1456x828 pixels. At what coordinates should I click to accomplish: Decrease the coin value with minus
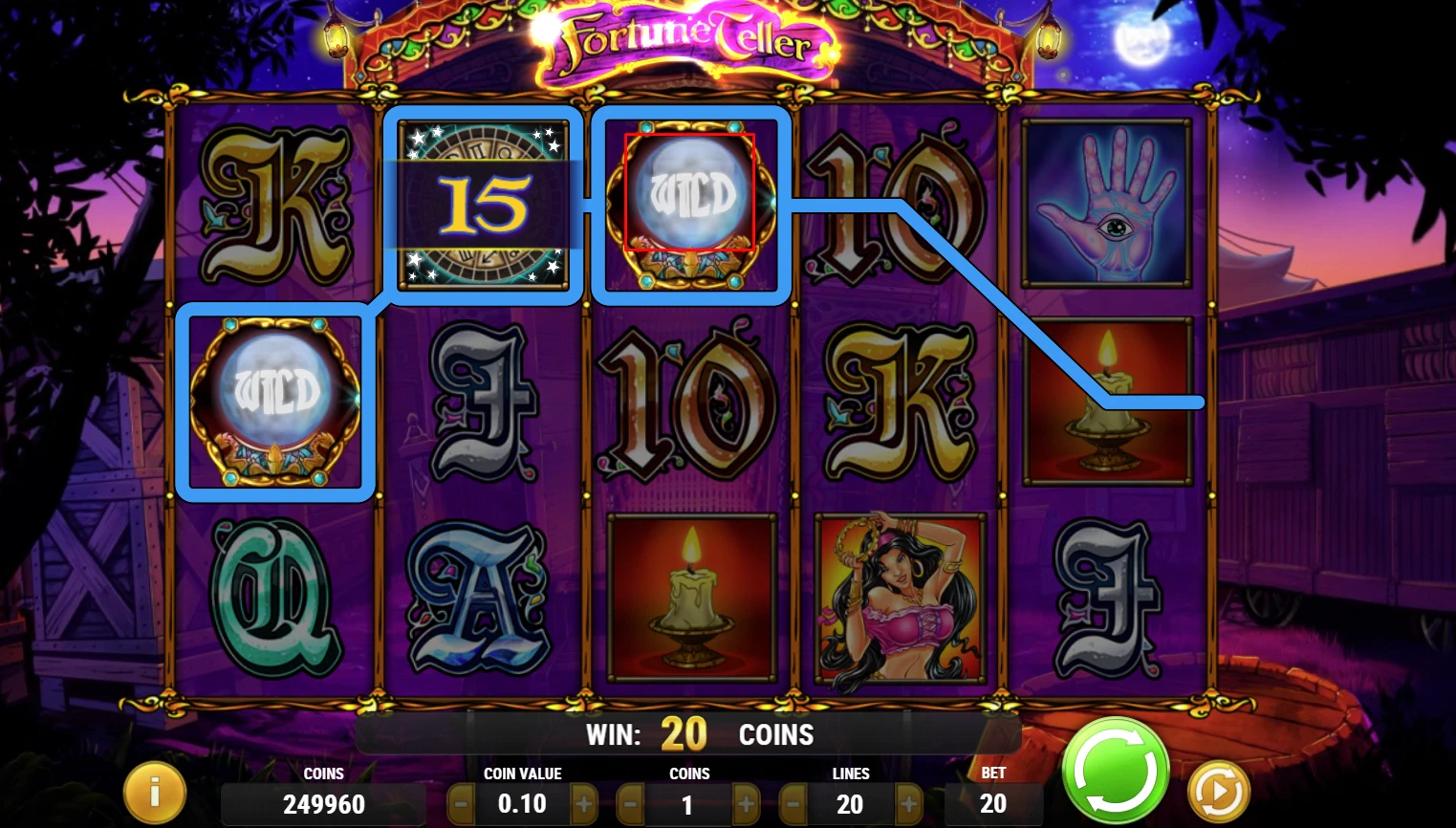tap(461, 804)
